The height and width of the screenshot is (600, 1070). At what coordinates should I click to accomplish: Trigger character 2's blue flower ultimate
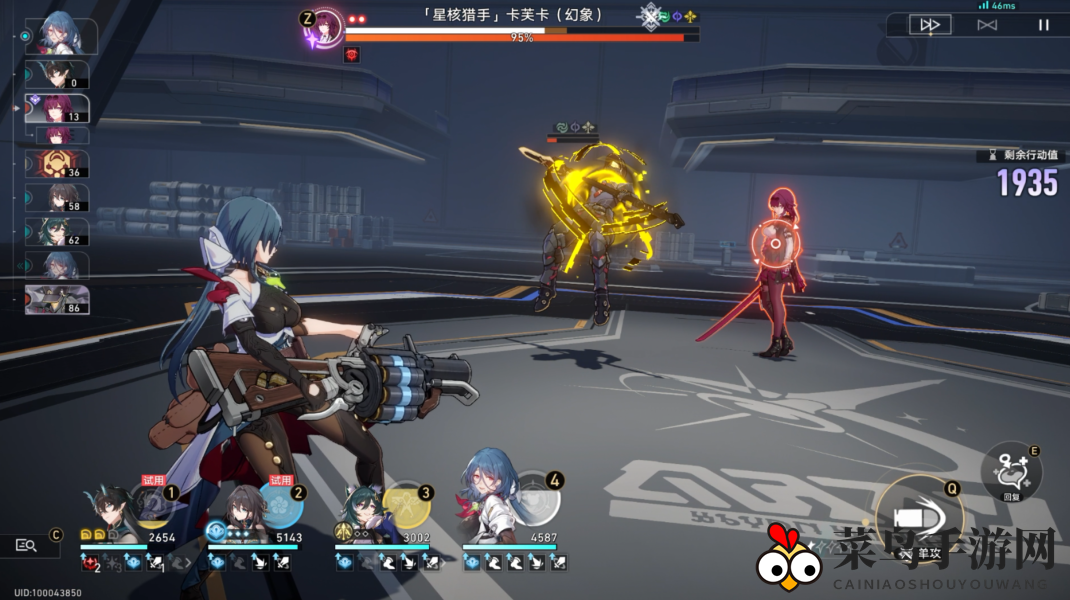tap(281, 505)
